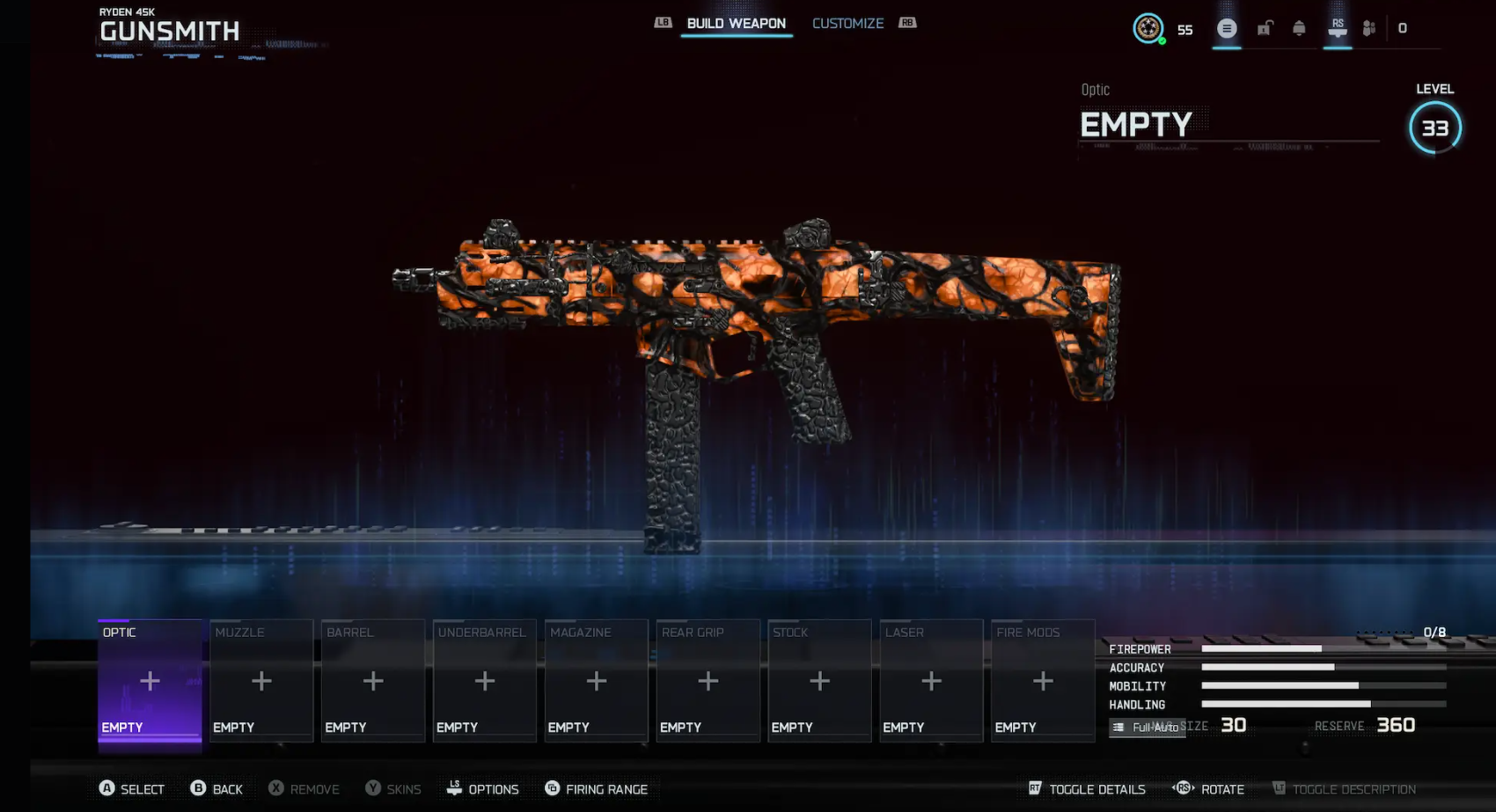Screen dimensions: 1496x812
Task: Select the Underbarrel attachment slot
Action: (485, 681)
